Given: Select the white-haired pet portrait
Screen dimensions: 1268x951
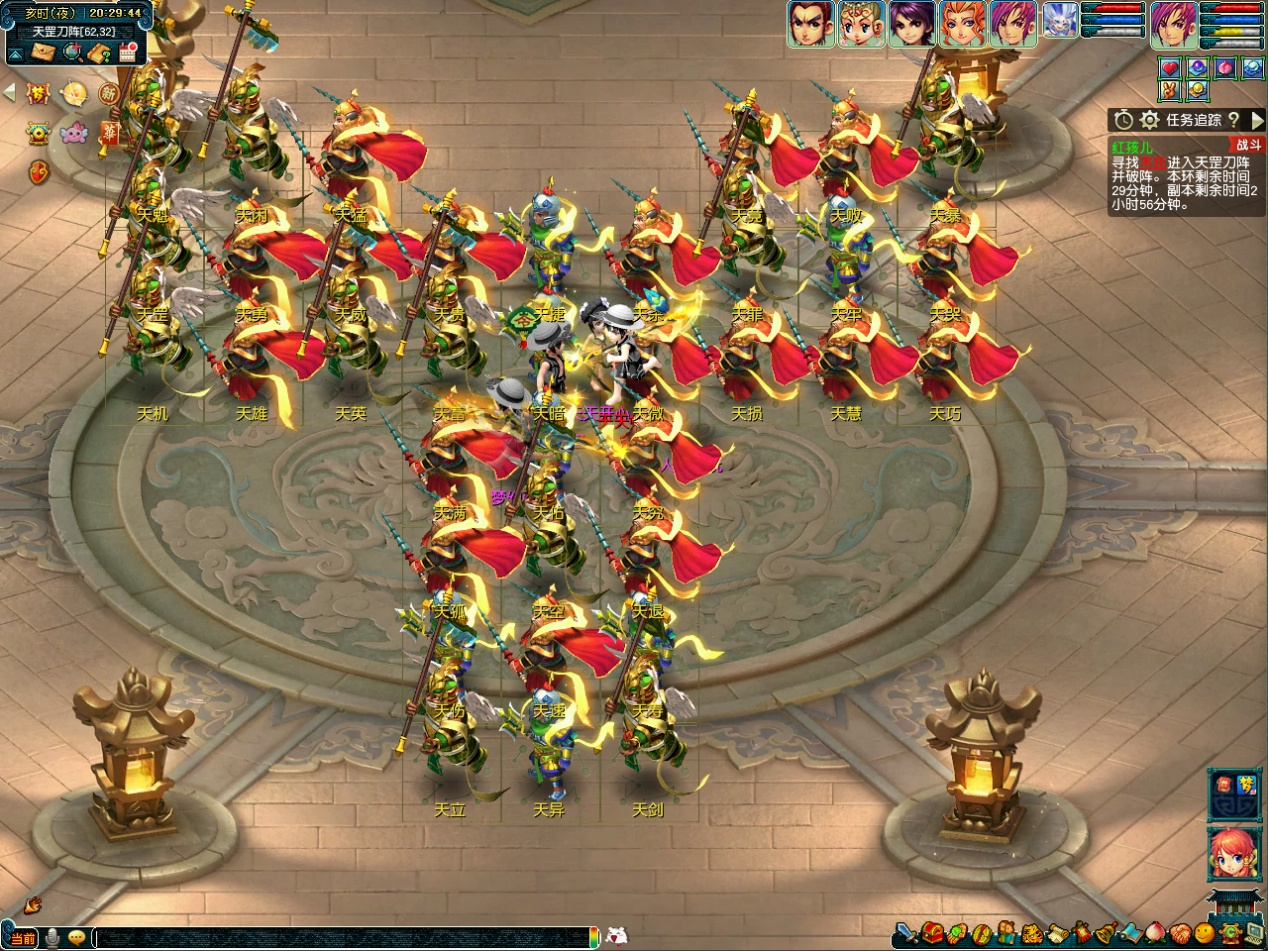Looking at the screenshot, I should click(1059, 20).
